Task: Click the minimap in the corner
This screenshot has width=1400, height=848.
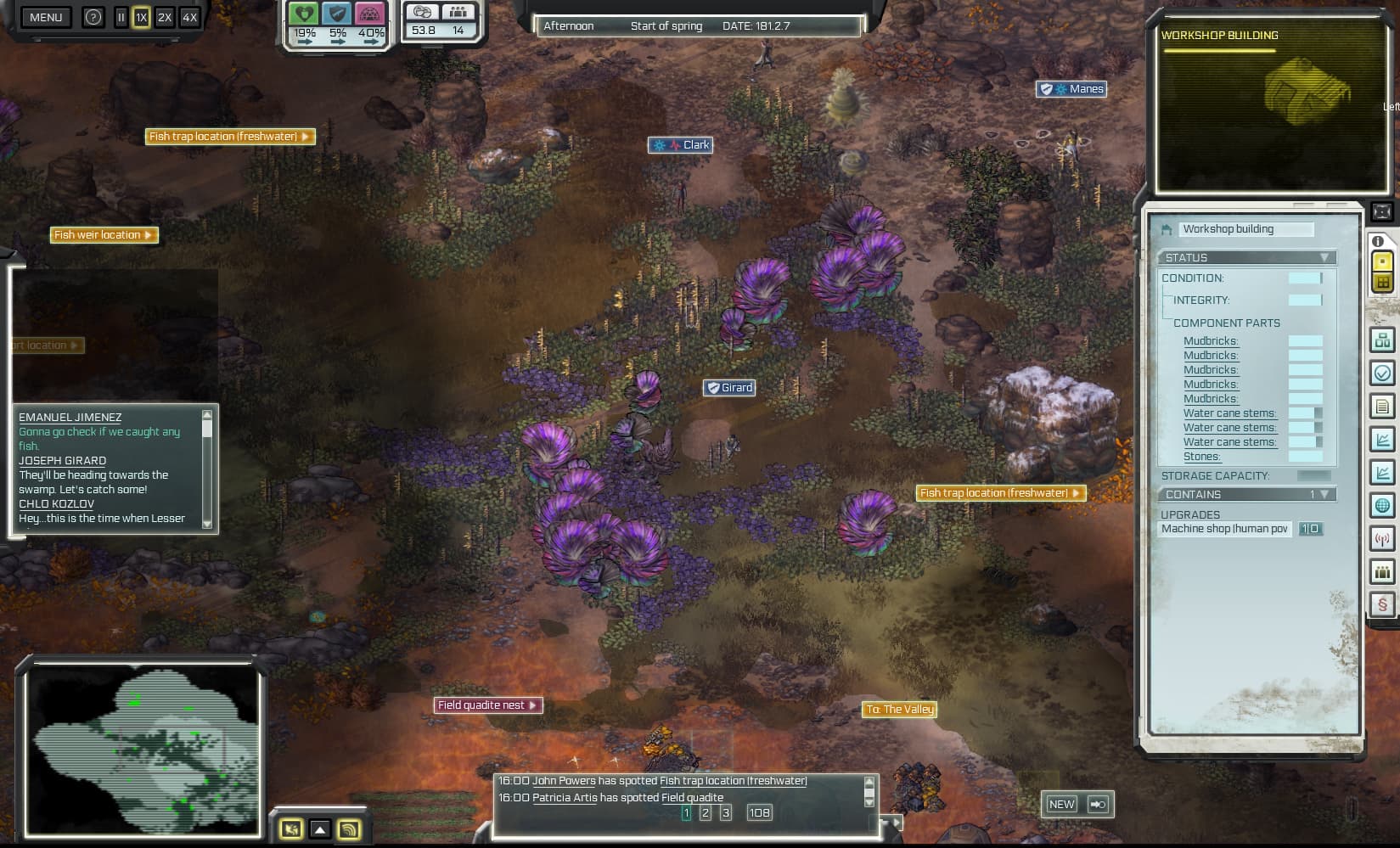Action: pyautogui.click(x=143, y=750)
